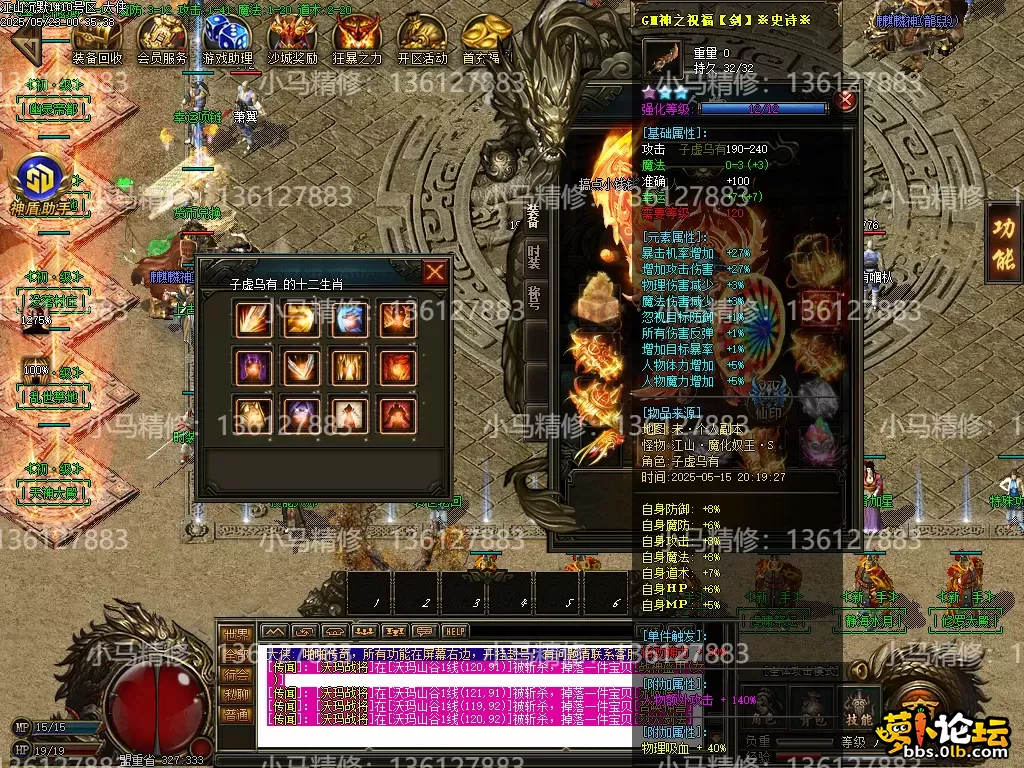The image size is (1024, 768).
Task: Open the 游戏助理 dice assistant
Action: pyautogui.click(x=228, y=41)
